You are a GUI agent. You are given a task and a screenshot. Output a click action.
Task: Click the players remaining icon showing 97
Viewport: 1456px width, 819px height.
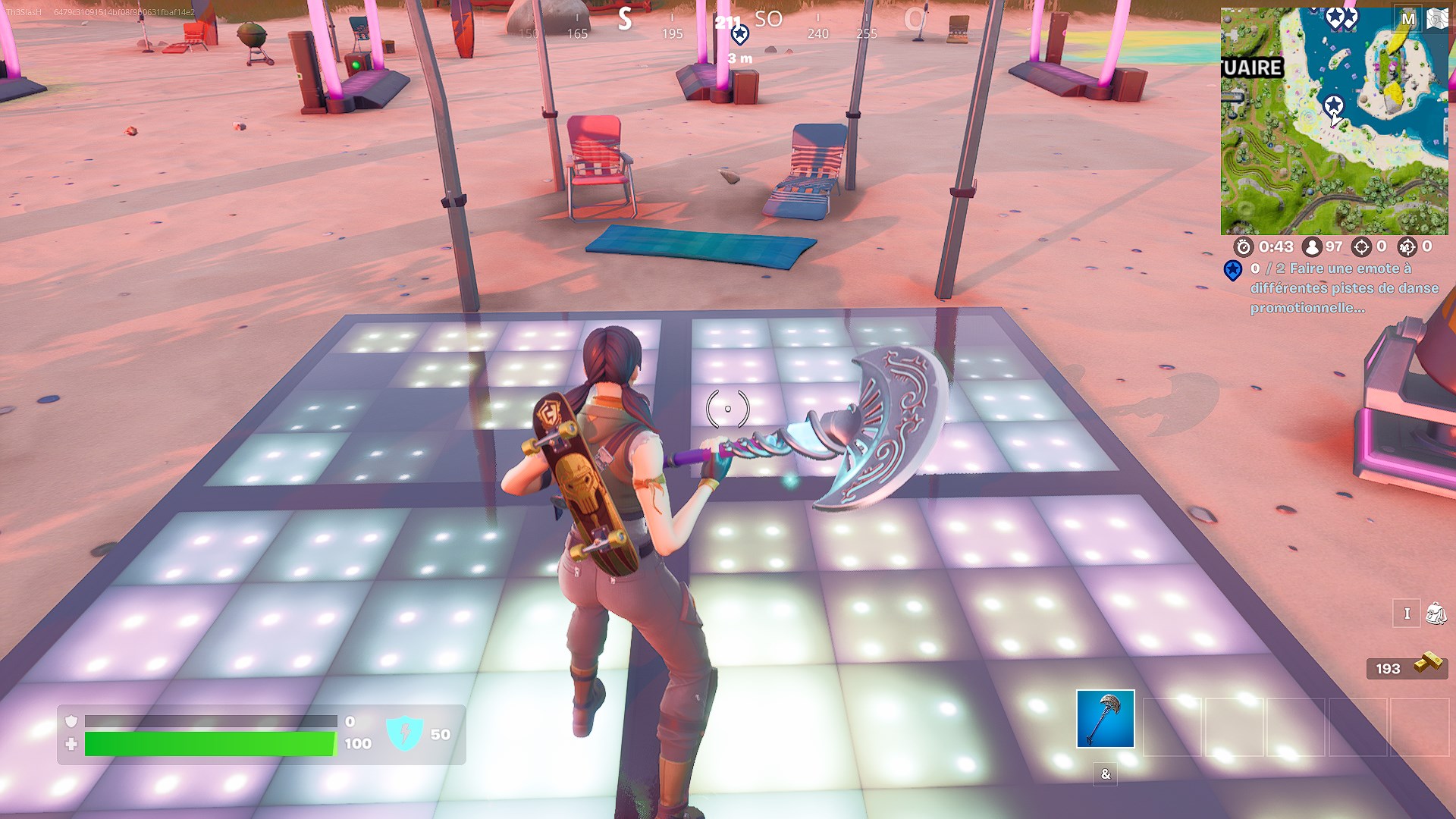pyautogui.click(x=1312, y=247)
